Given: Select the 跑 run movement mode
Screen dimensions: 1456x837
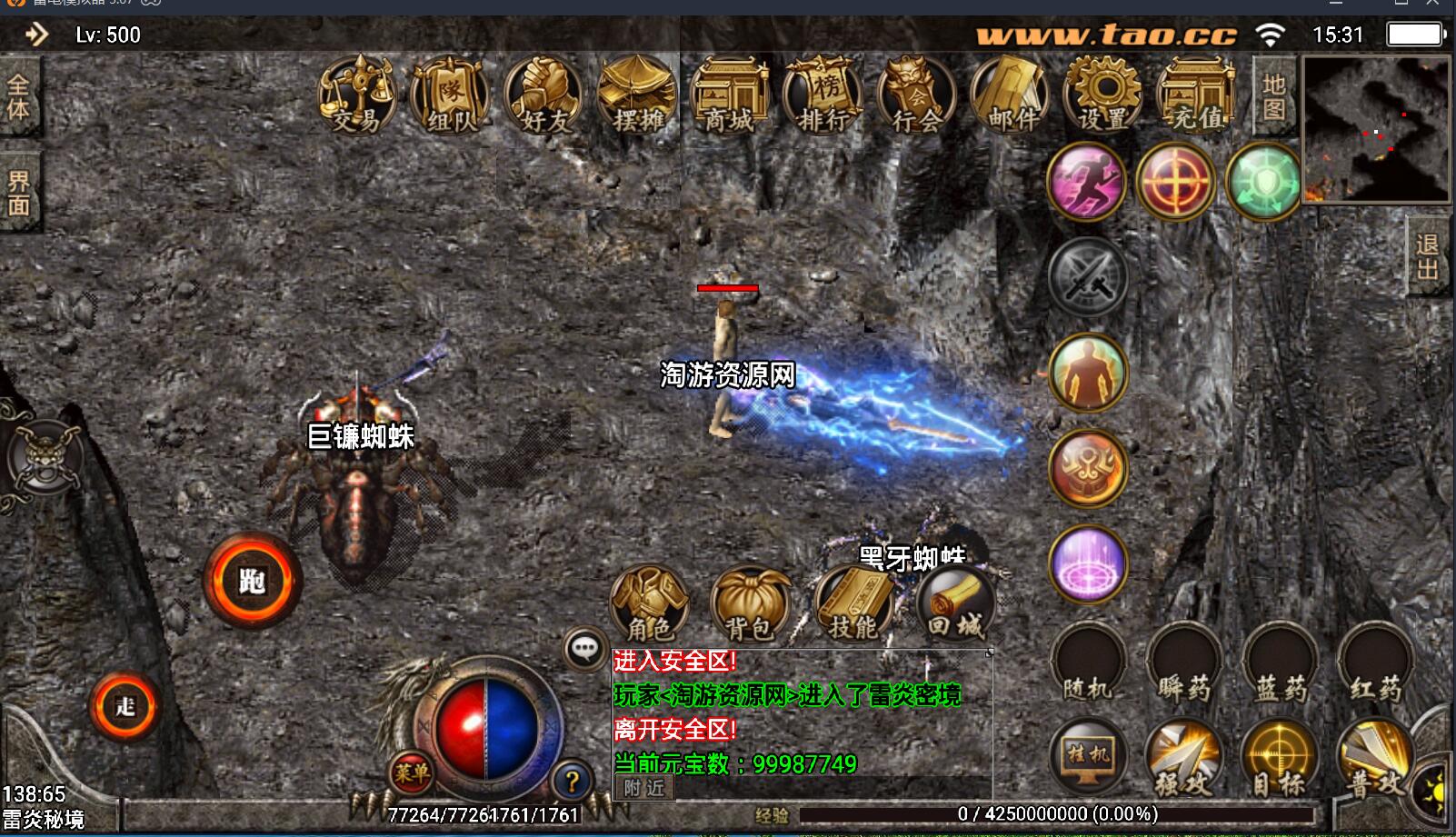Looking at the screenshot, I should [x=252, y=581].
